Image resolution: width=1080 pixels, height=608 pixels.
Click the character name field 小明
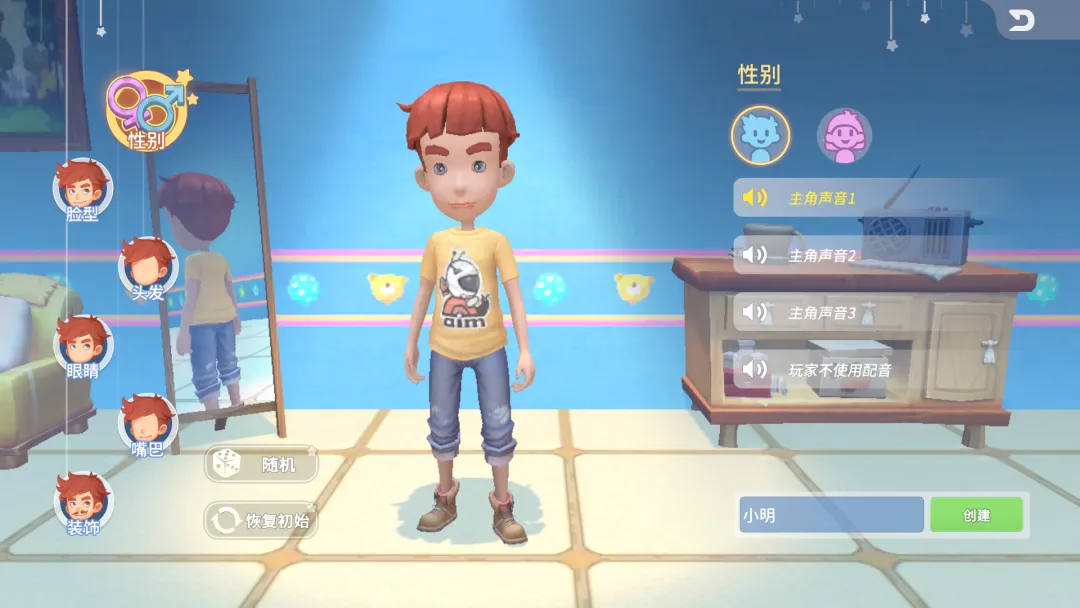tap(830, 515)
